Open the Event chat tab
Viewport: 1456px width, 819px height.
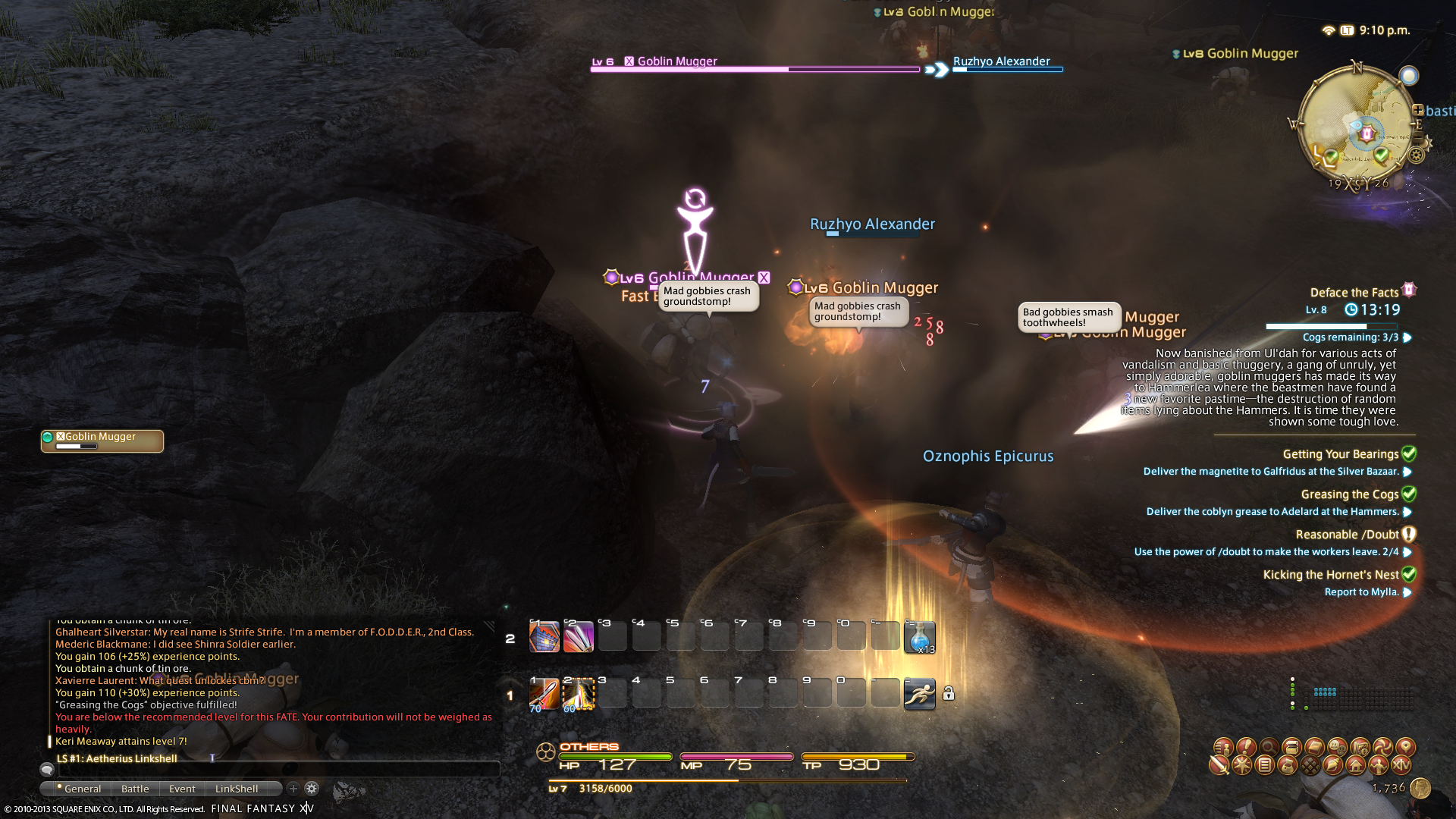click(182, 789)
